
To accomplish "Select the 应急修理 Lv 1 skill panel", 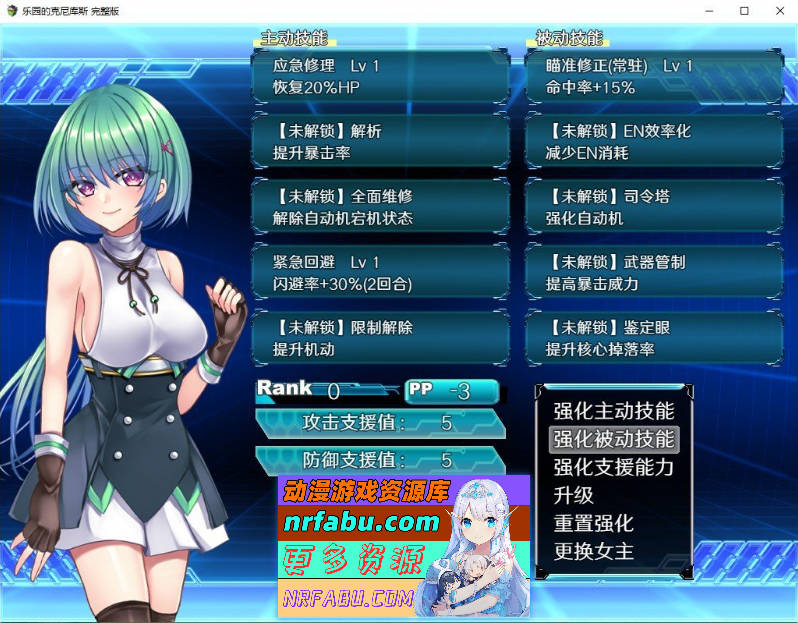I will pos(380,76).
